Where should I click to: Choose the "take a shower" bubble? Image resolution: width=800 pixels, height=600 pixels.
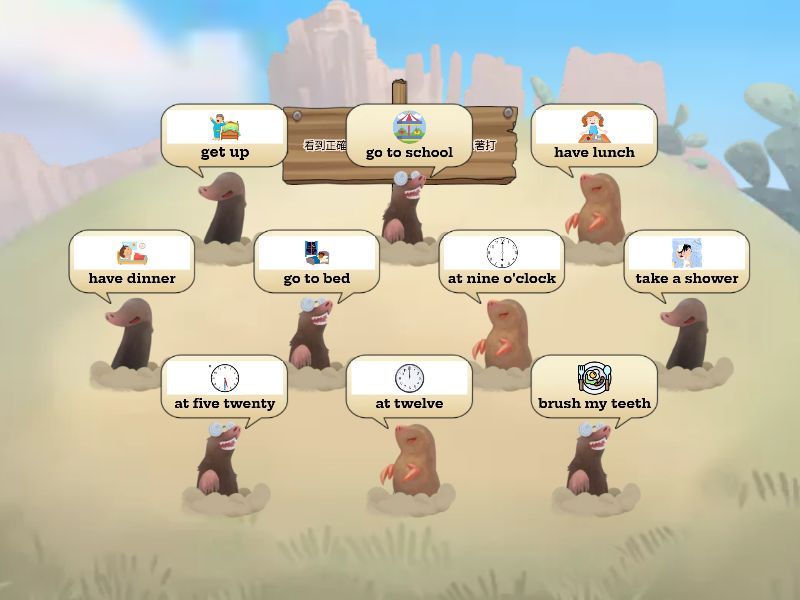pos(686,261)
